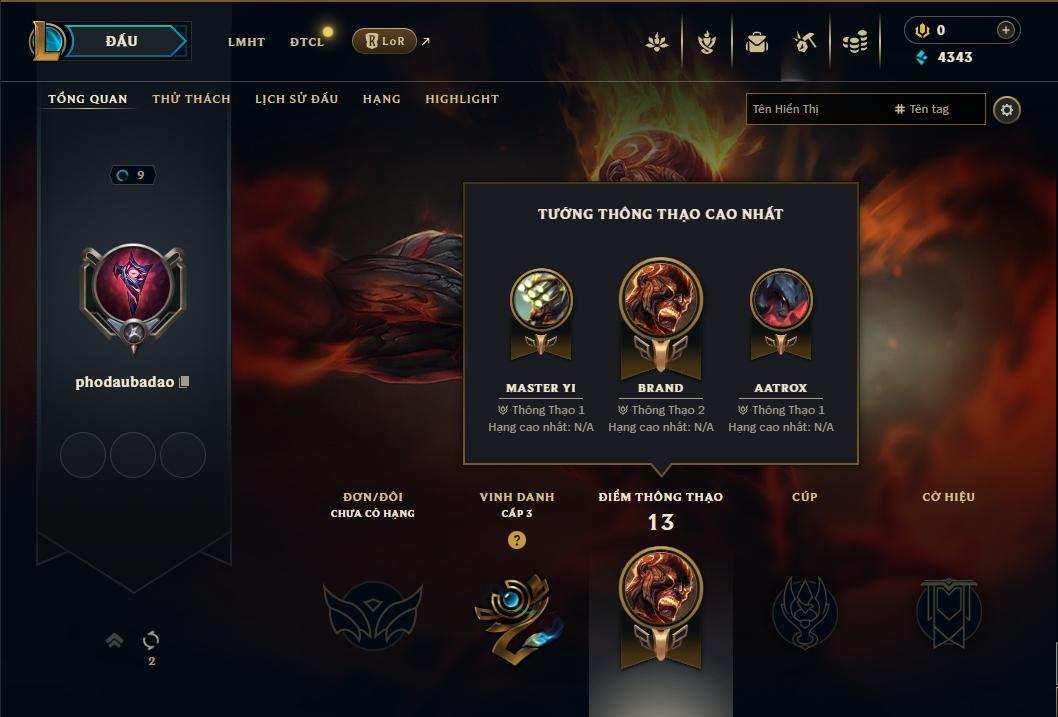Click the Tên Hiển Thị search field

click(815, 109)
